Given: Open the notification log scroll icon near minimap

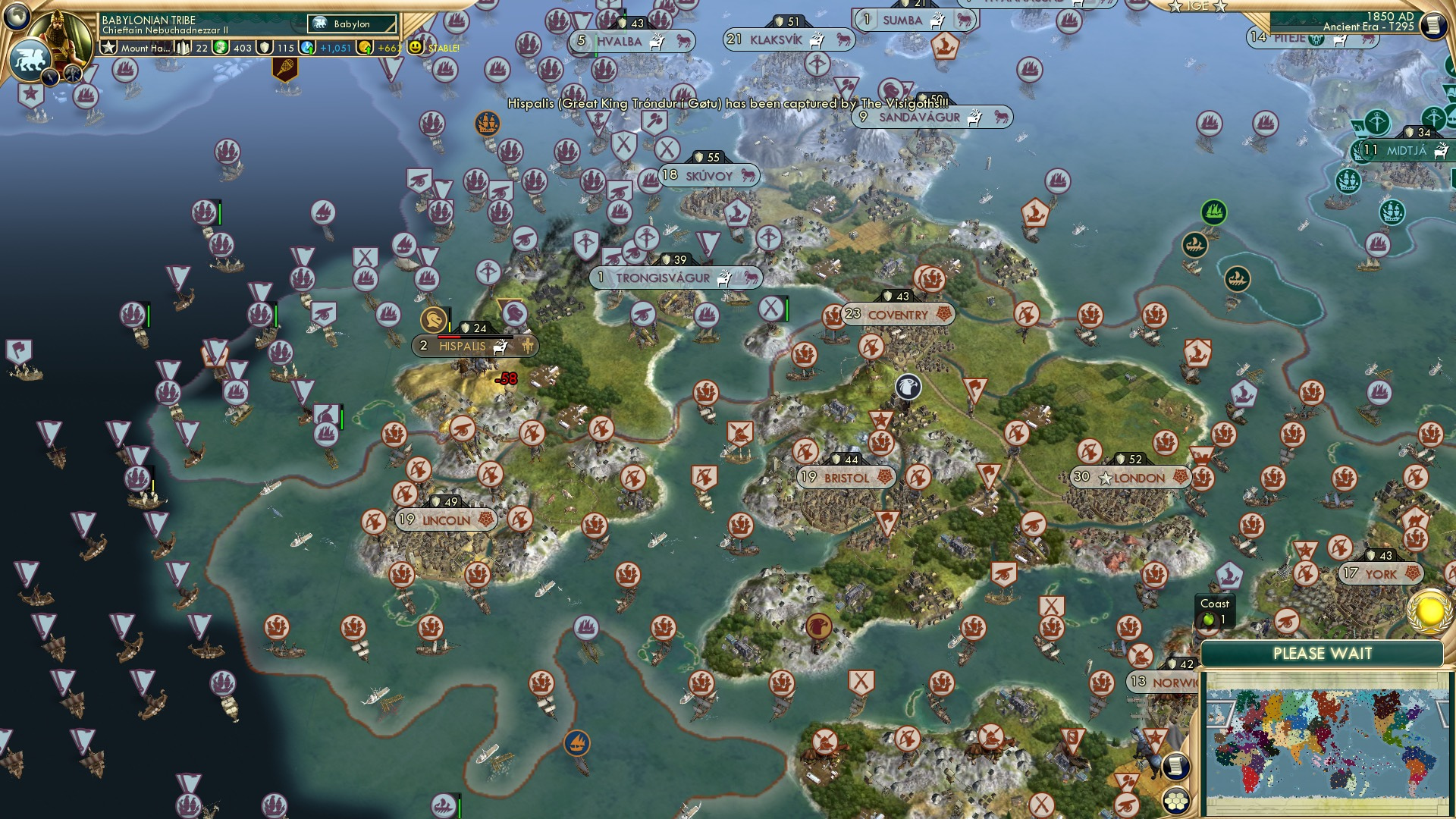Looking at the screenshot, I should coord(1175,767).
